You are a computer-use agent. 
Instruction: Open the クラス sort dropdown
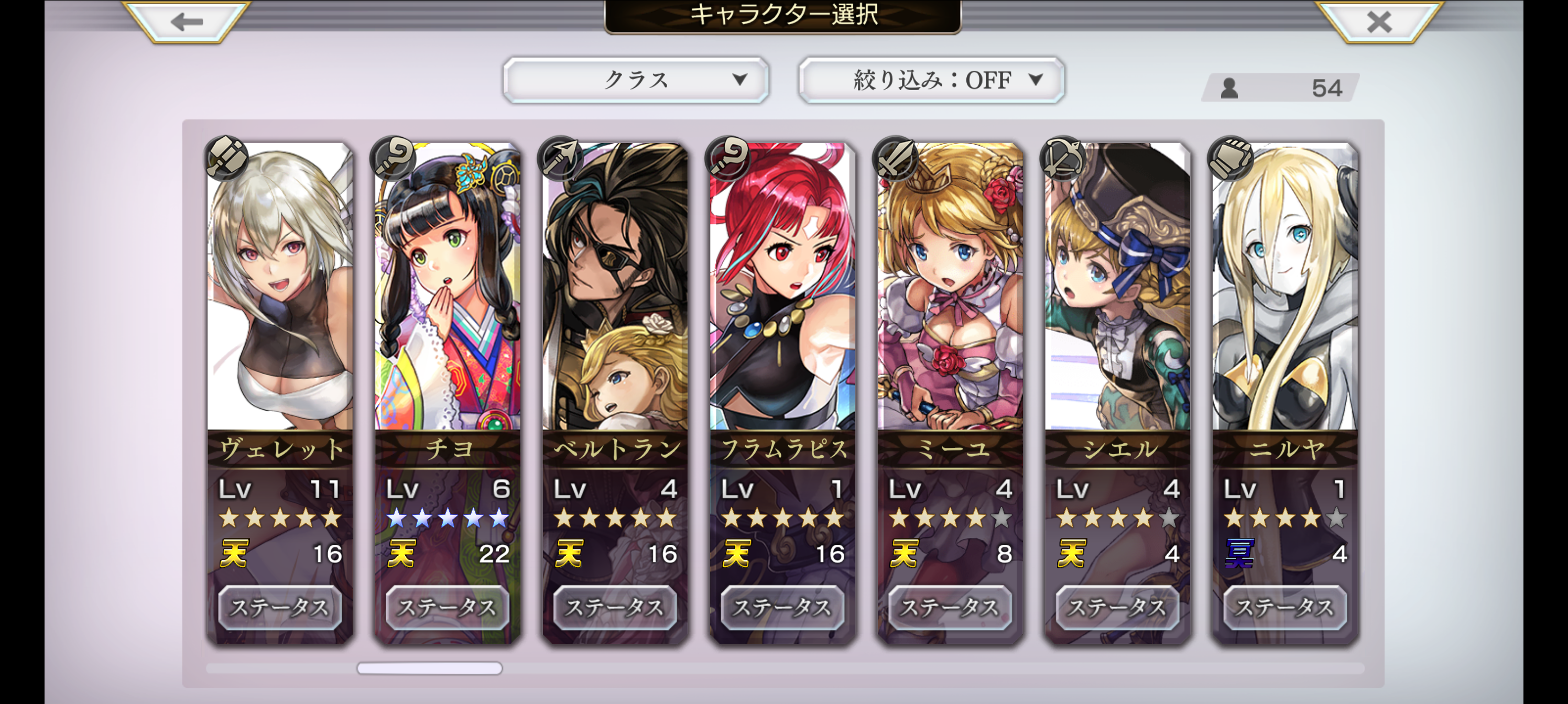636,80
